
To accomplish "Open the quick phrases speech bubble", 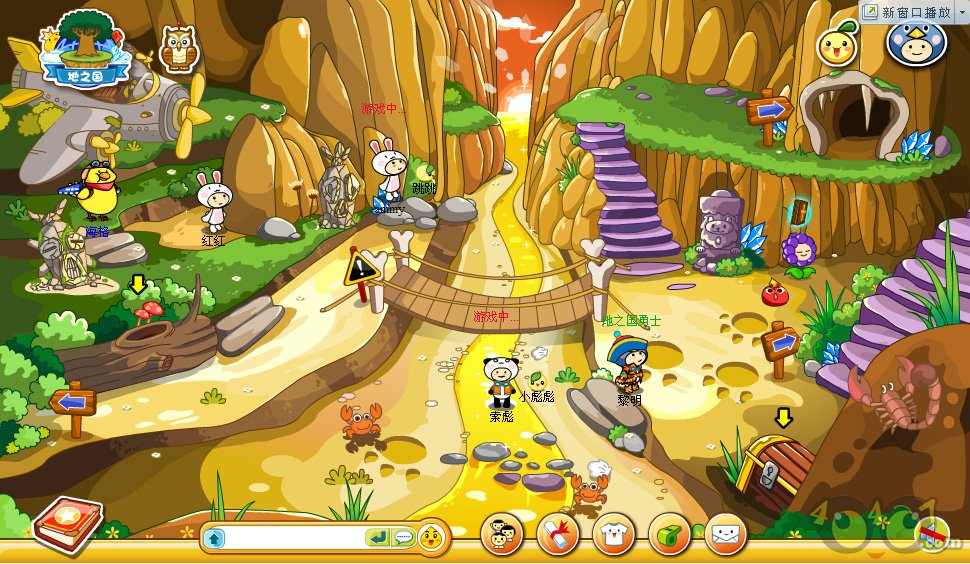I will coord(403,538).
